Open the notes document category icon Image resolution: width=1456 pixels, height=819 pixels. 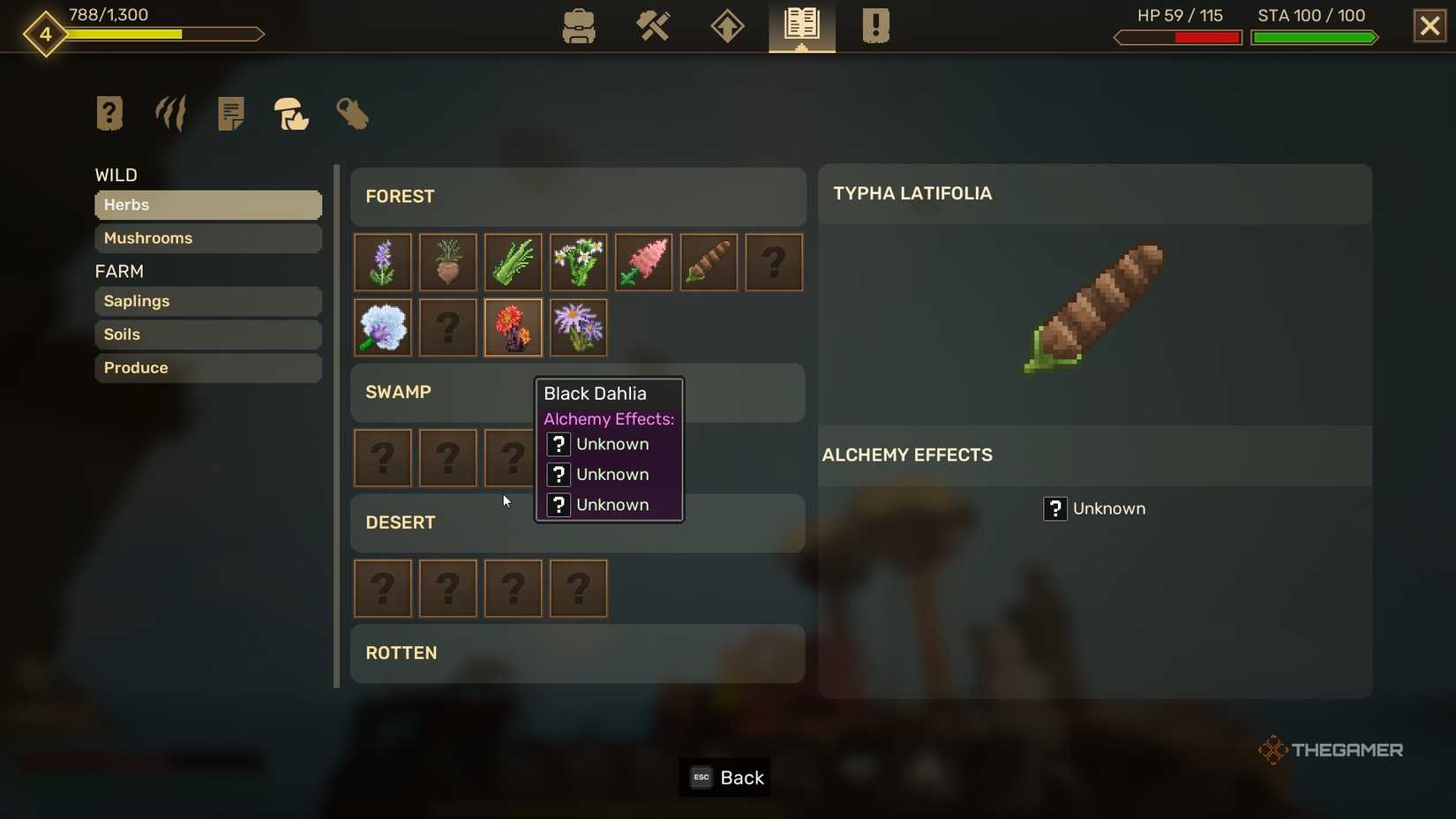[230, 113]
